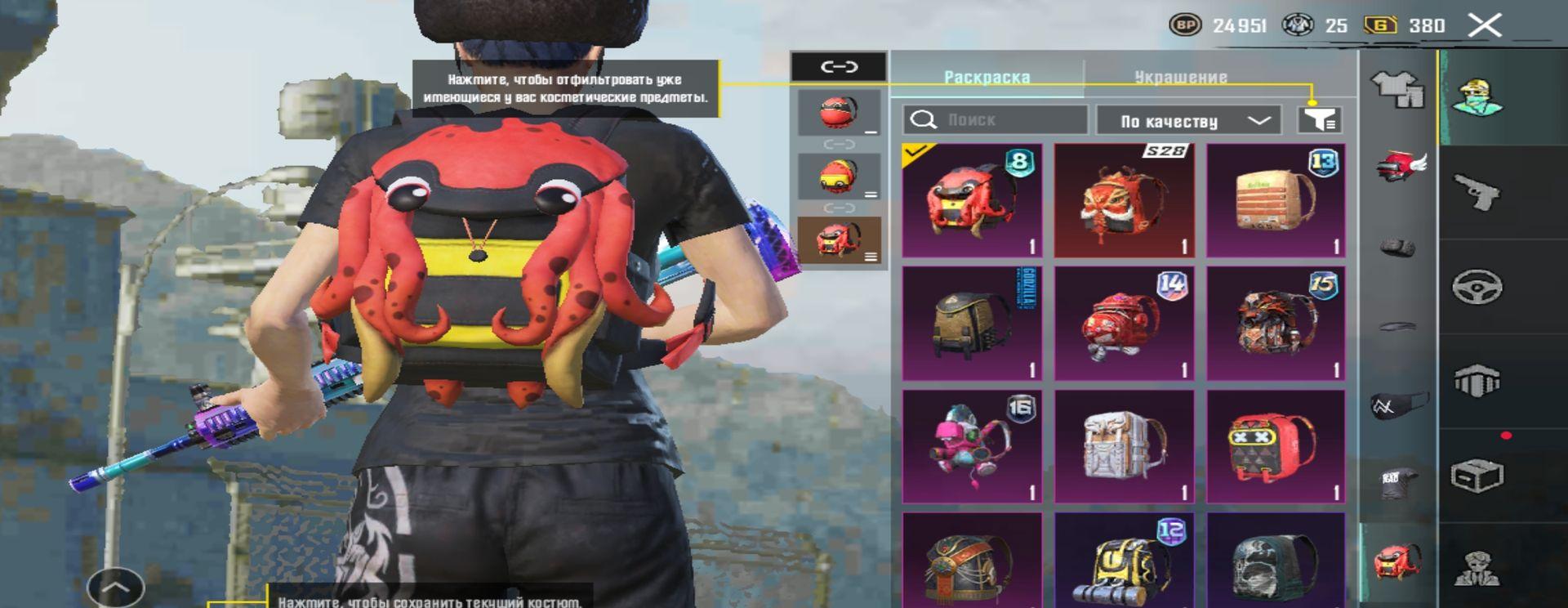Viewport: 1568px width, 608px height.
Task: Close the inventory screen with the X
Action: (x=1485, y=25)
